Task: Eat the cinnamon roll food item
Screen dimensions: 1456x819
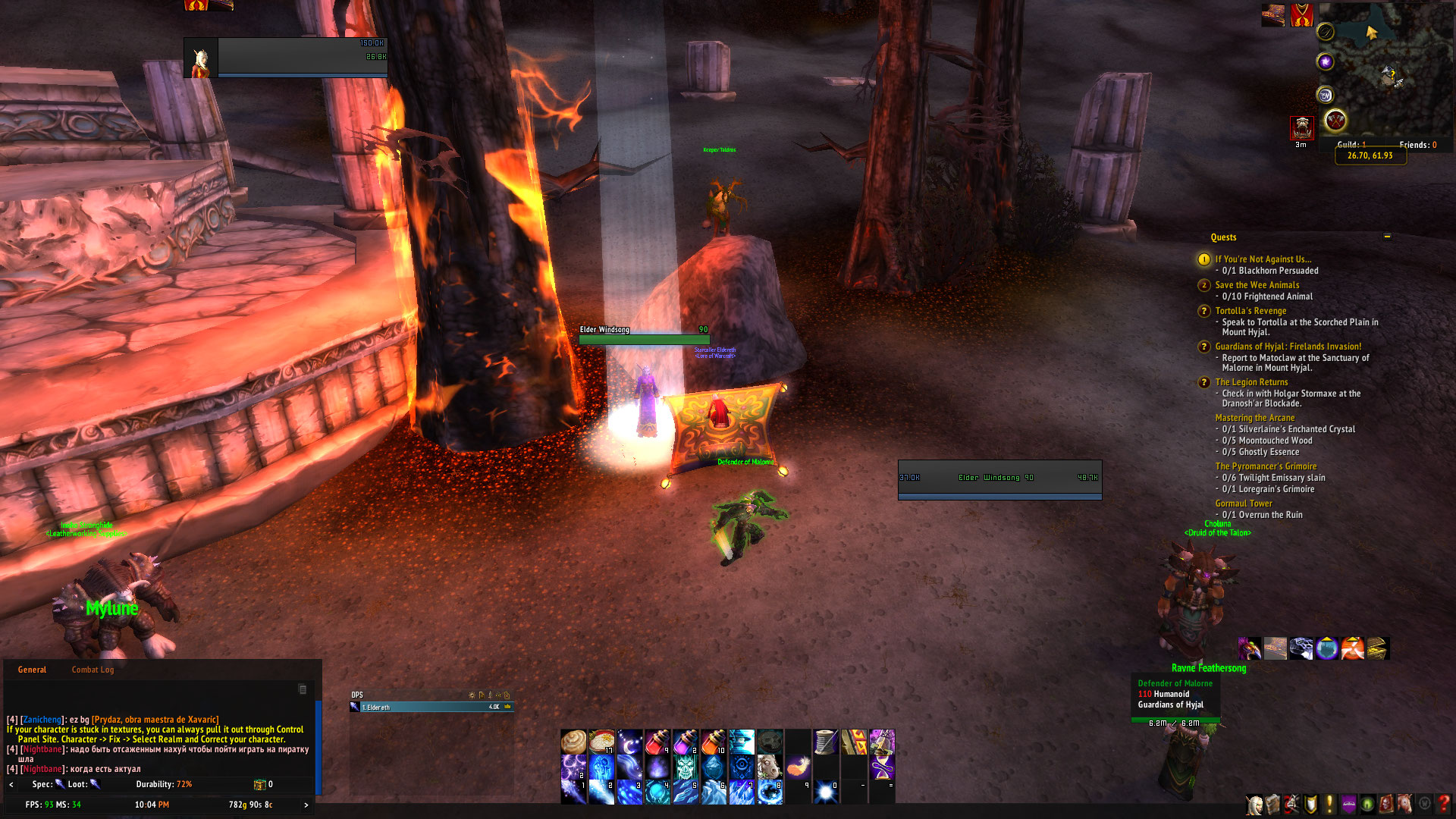Action: tap(574, 742)
